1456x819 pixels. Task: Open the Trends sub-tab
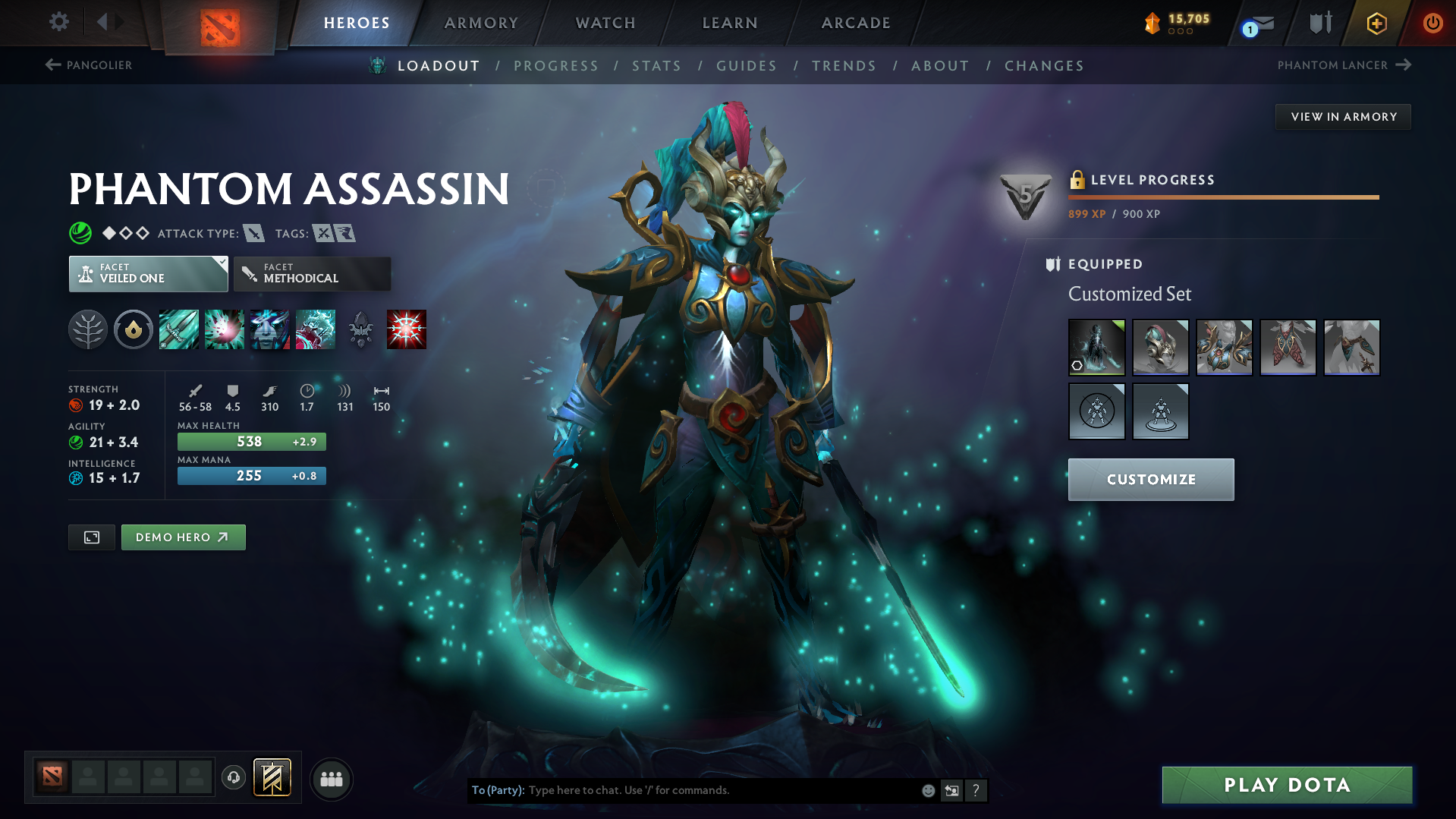click(x=844, y=66)
